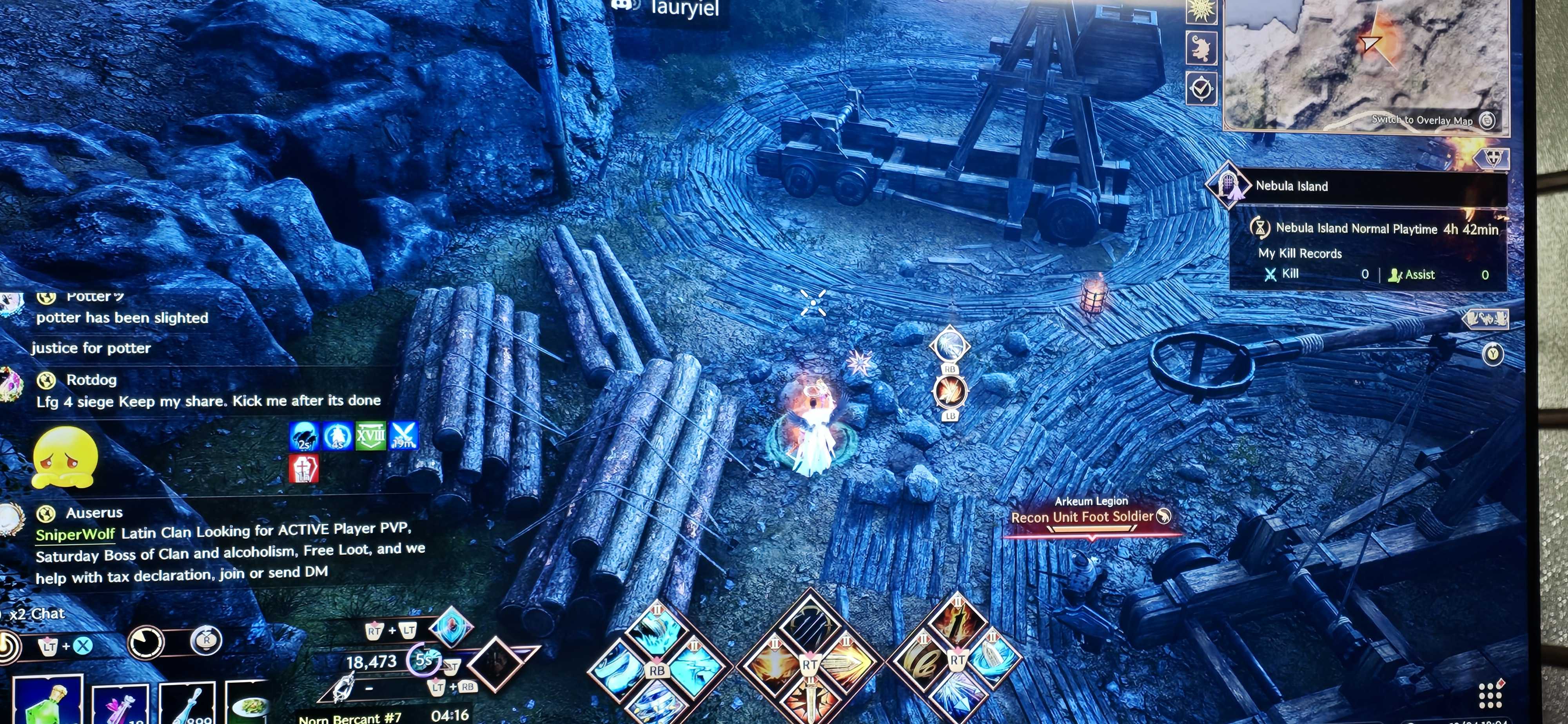Select the green potion quick slot
The width and height of the screenshot is (1568, 724).
pos(47,703)
